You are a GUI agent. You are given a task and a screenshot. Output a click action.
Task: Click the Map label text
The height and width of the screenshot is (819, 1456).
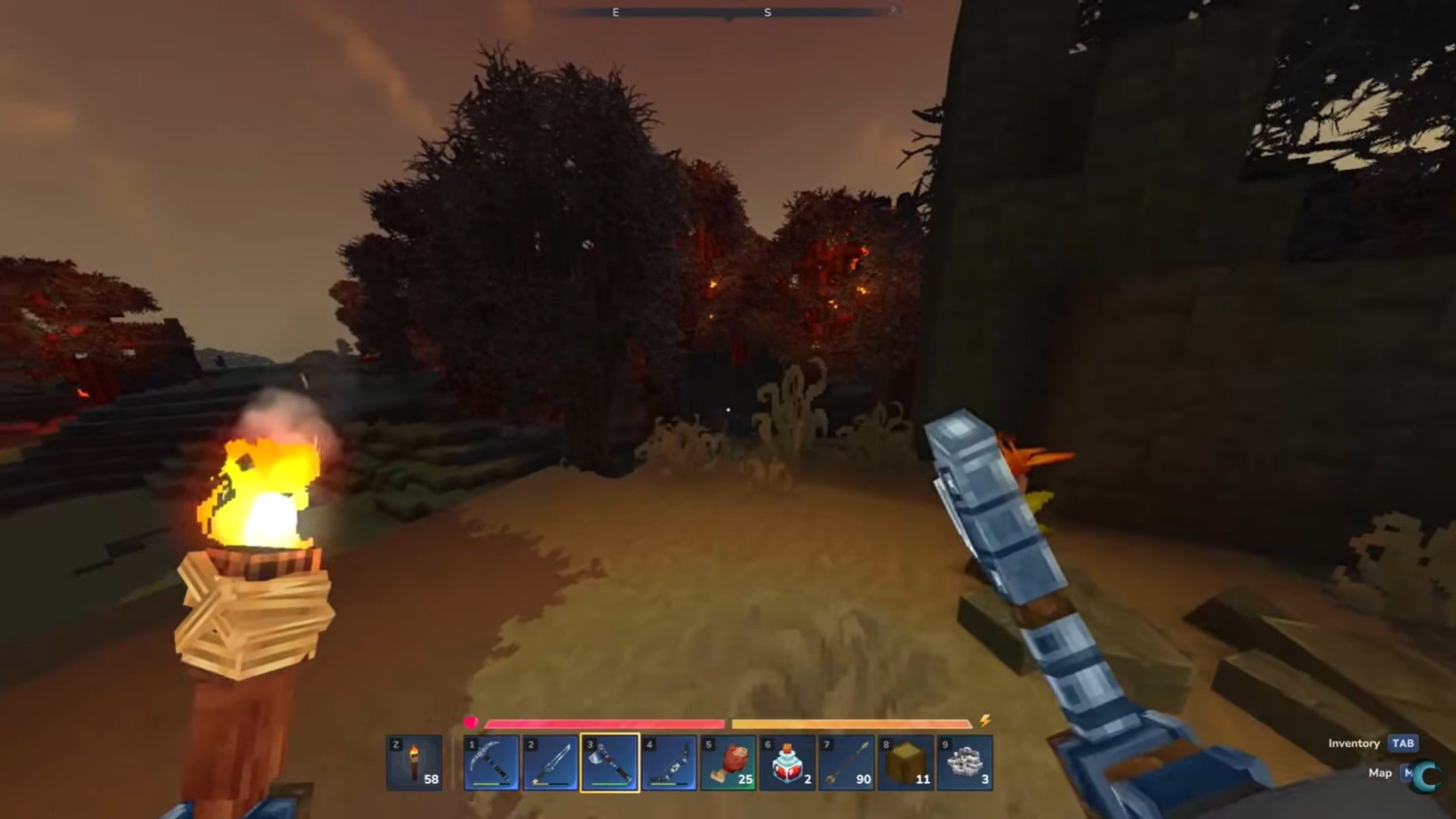[1382, 773]
